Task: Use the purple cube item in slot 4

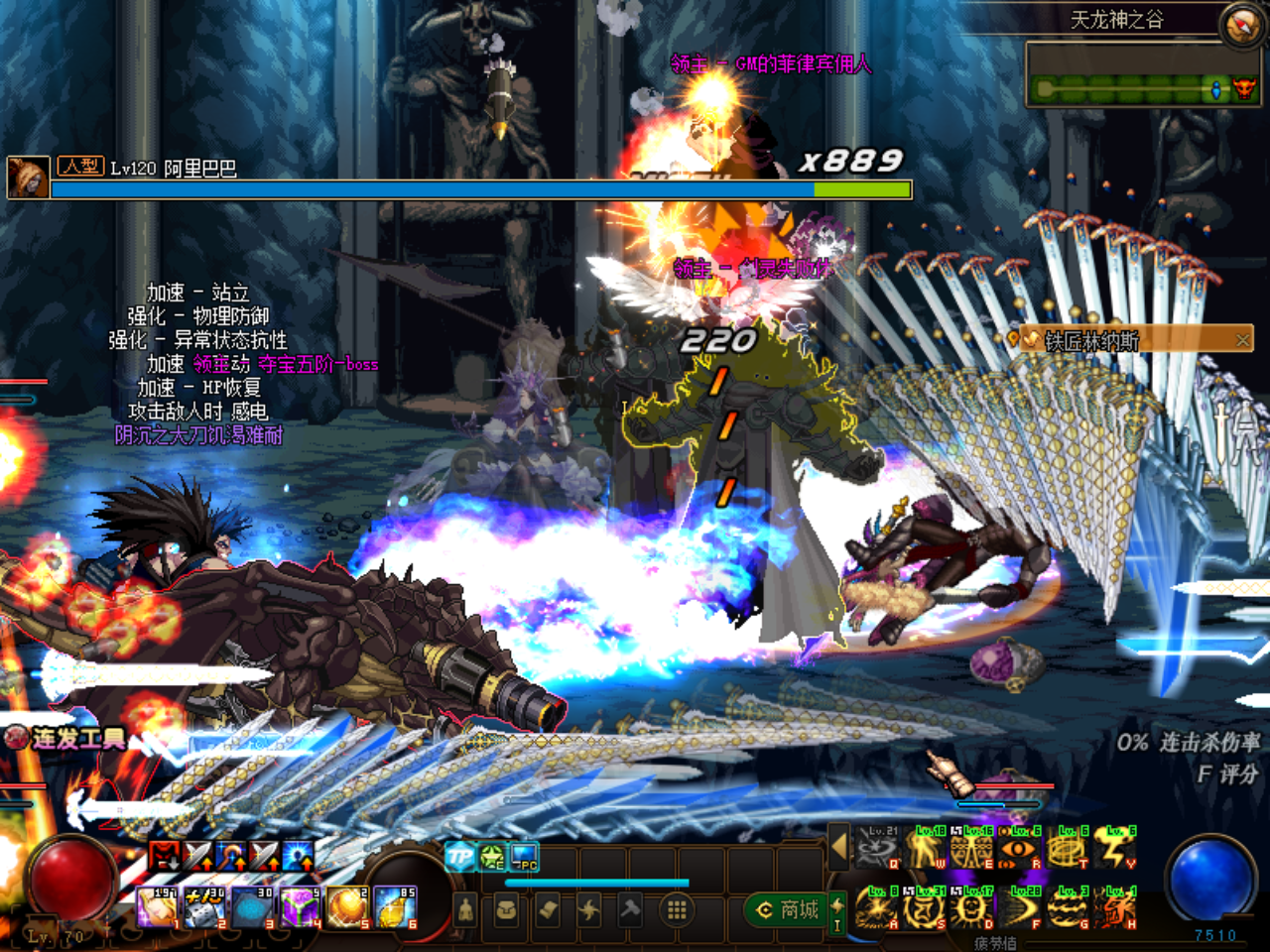Action: 299,907
